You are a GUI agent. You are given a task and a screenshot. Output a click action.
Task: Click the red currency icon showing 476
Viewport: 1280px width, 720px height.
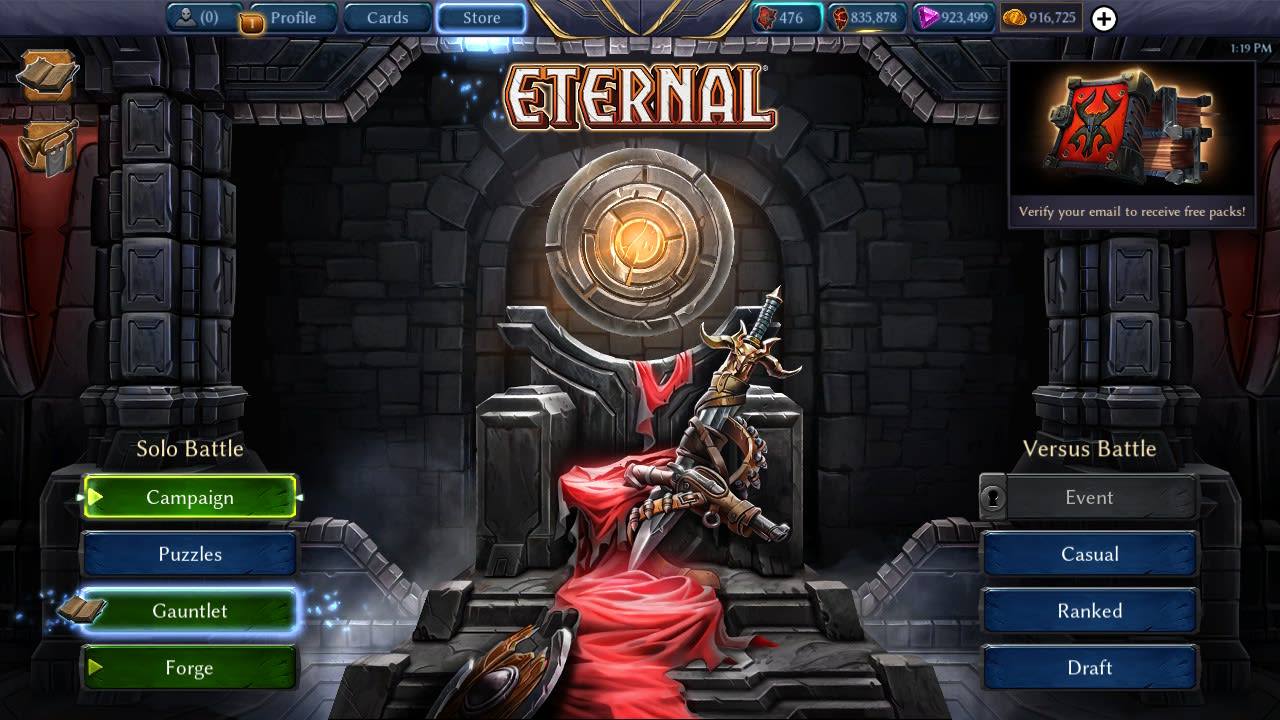pos(785,17)
